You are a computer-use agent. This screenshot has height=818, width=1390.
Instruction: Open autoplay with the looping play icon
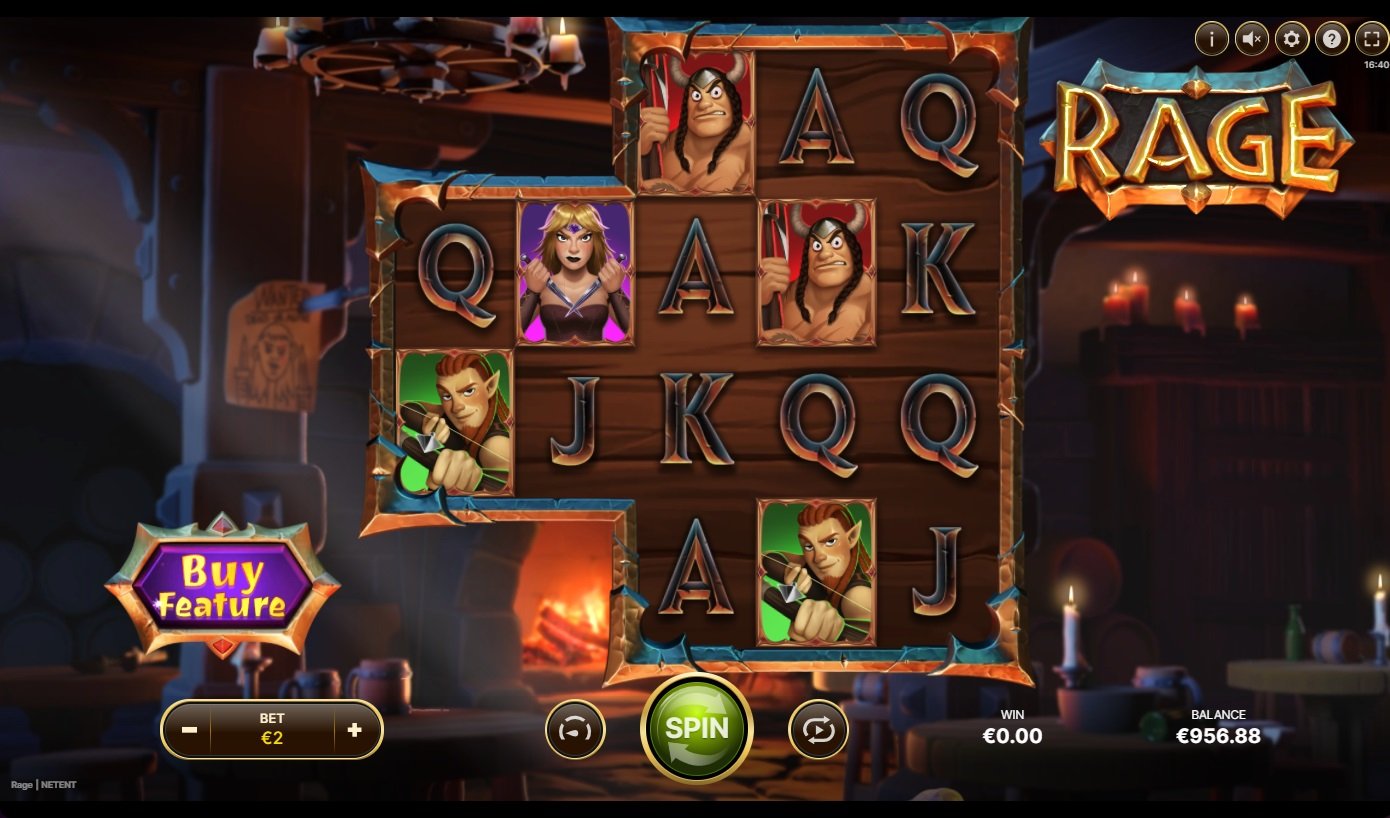pyautogui.click(x=818, y=730)
